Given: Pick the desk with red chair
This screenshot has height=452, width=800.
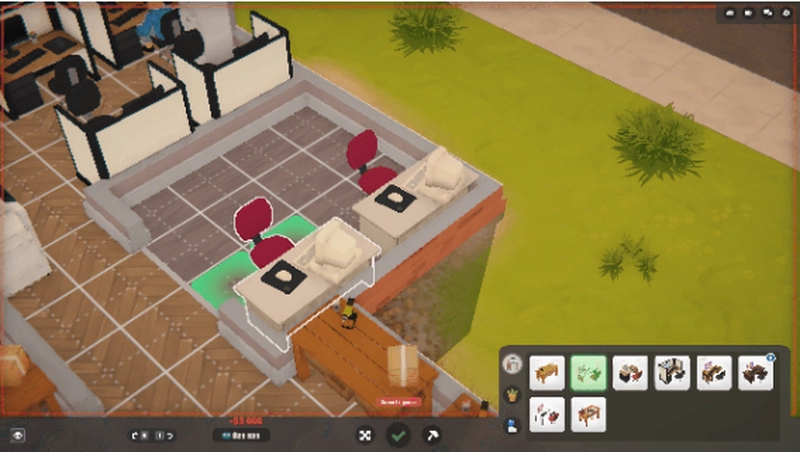Looking at the screenshot, I should tap(630, 372).
